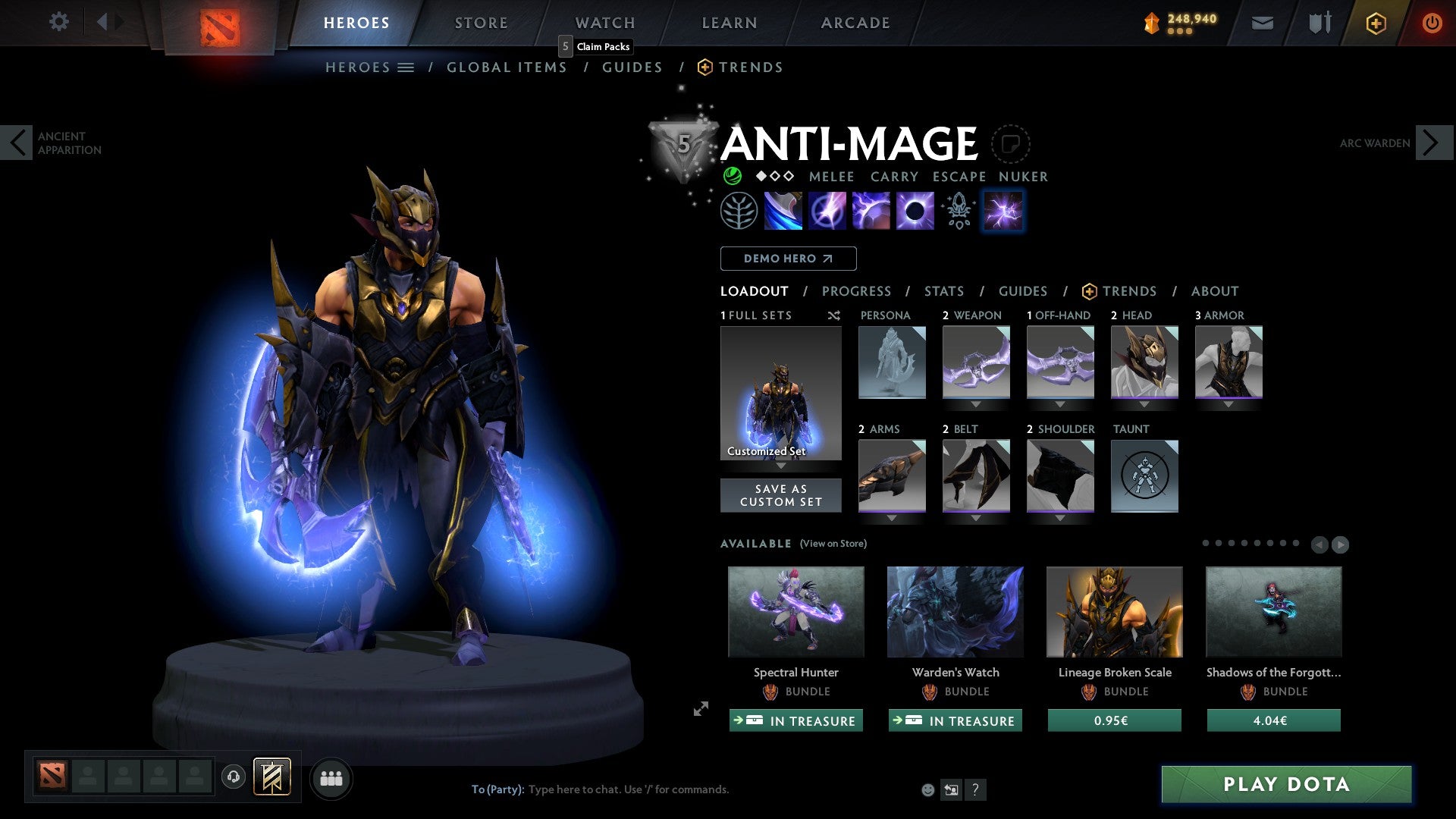Viewport: 1456px width, 819px height.
Task: Open the Head slot item selector arrow
Action: 1144,404
